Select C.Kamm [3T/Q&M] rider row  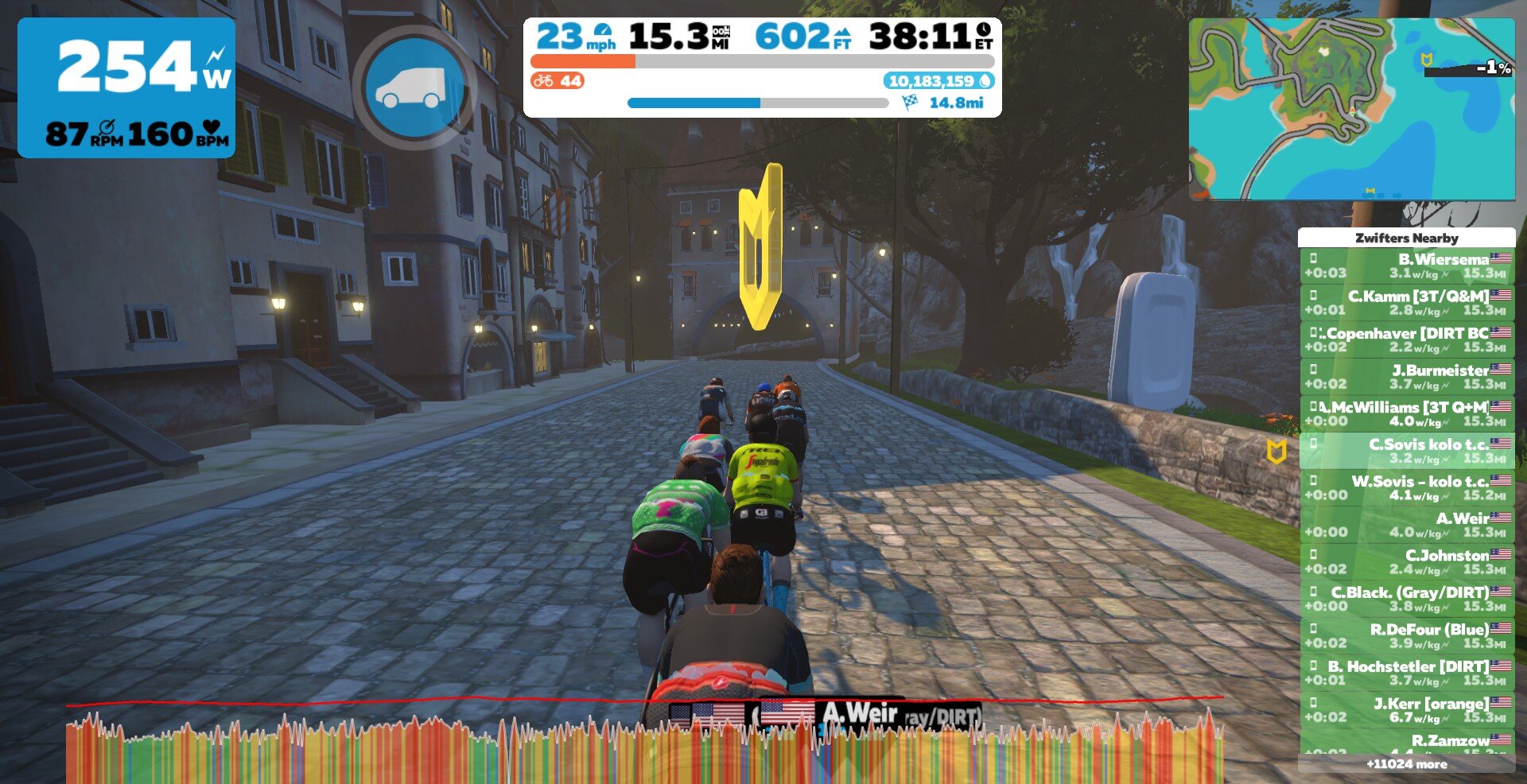pos(1407,303)
